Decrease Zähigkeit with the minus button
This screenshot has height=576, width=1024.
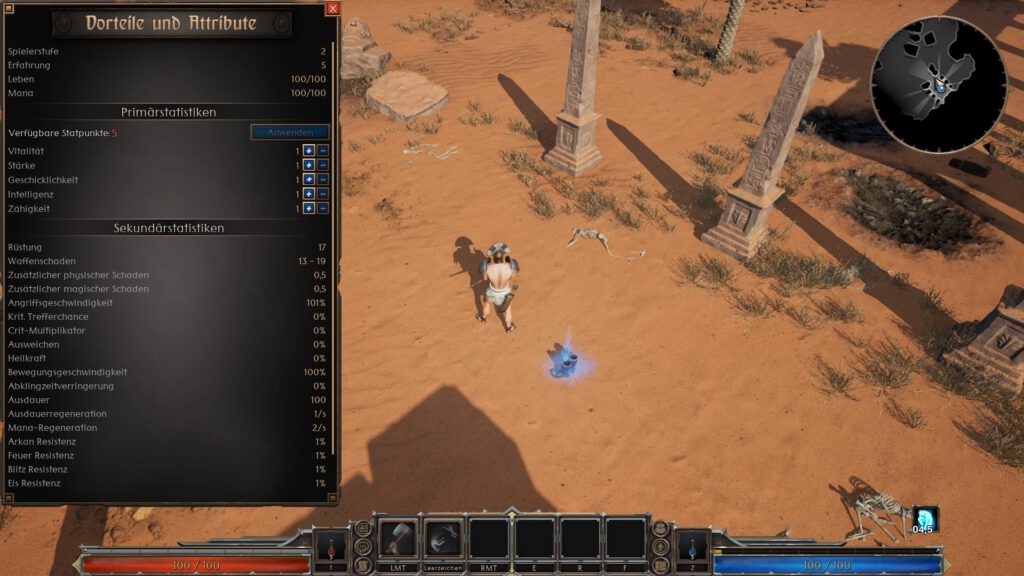323,208
